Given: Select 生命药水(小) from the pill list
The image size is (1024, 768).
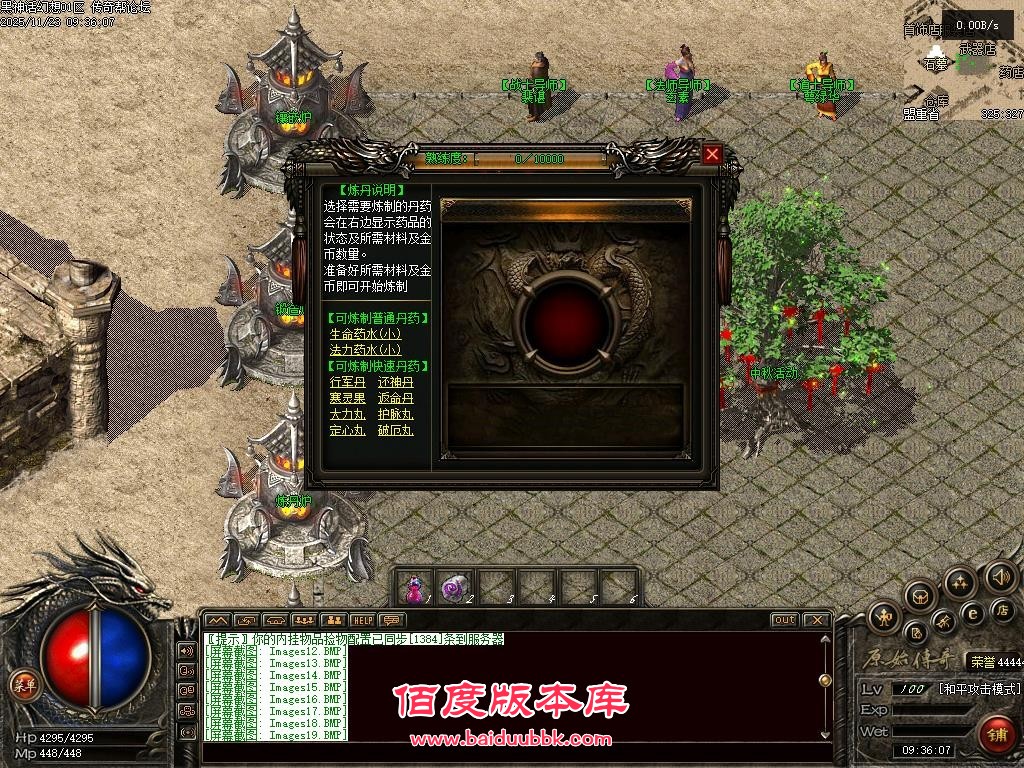Looking at the screenshot, I should (365, 334).
